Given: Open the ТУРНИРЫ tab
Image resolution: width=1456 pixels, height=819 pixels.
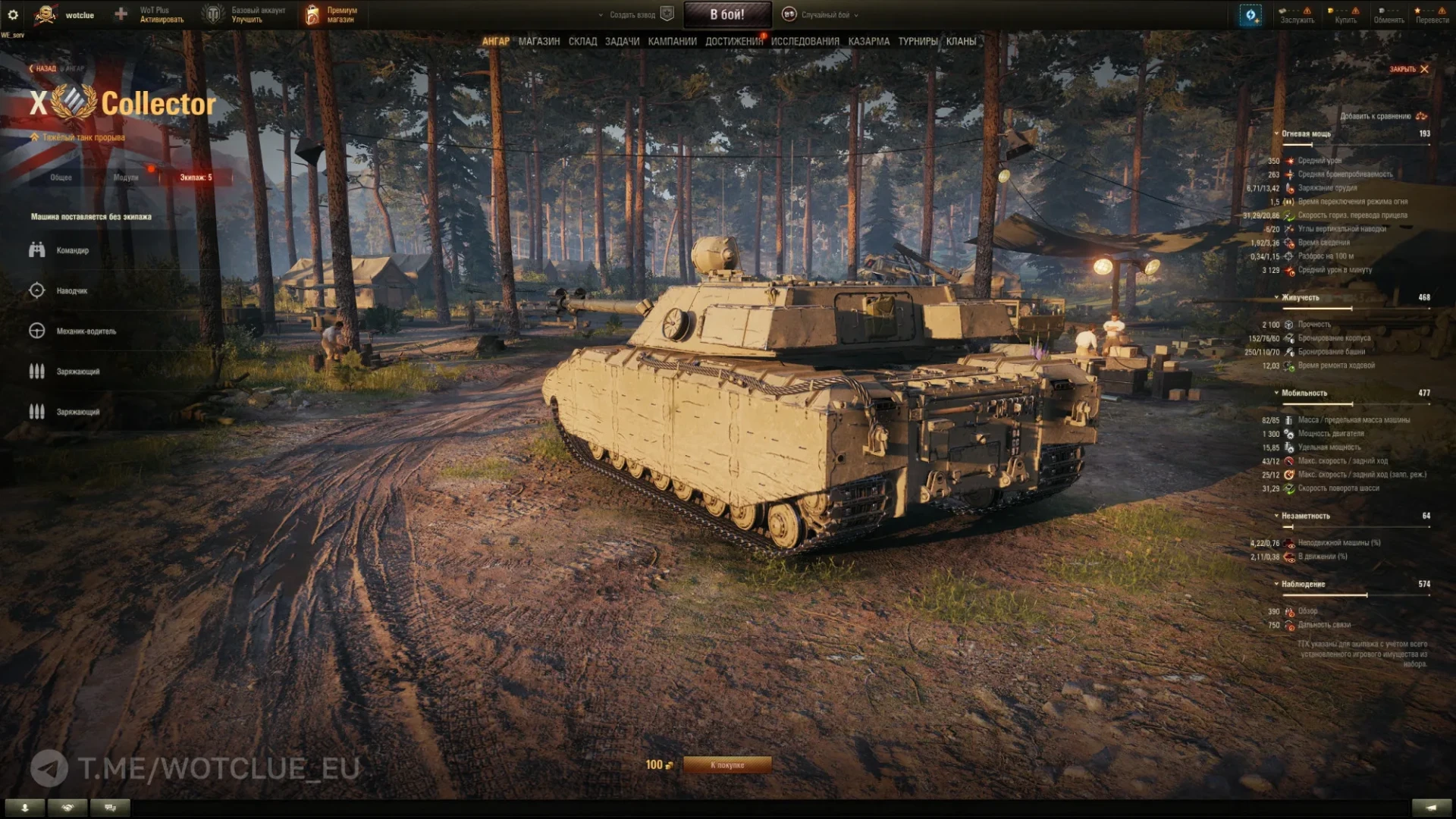Looking at the screenshot, I should click(918, 42).
